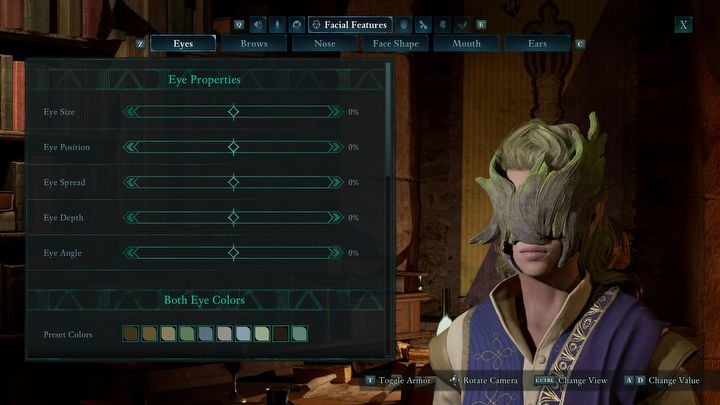Screen dimensions: 720x405
Task: Set the Eye Spread slider handle
Action: (x=233, y=182)
